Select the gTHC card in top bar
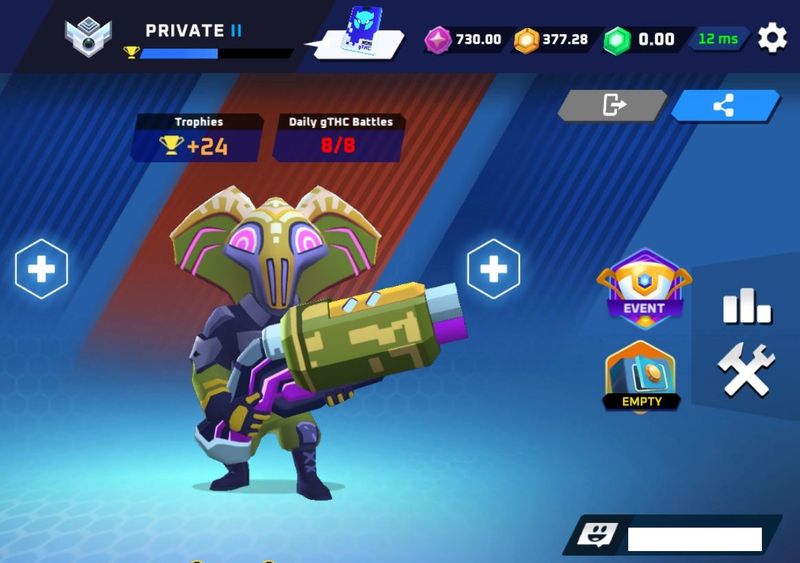The height and width of the screenshot is (563, 800). click(x=362, y=32)
